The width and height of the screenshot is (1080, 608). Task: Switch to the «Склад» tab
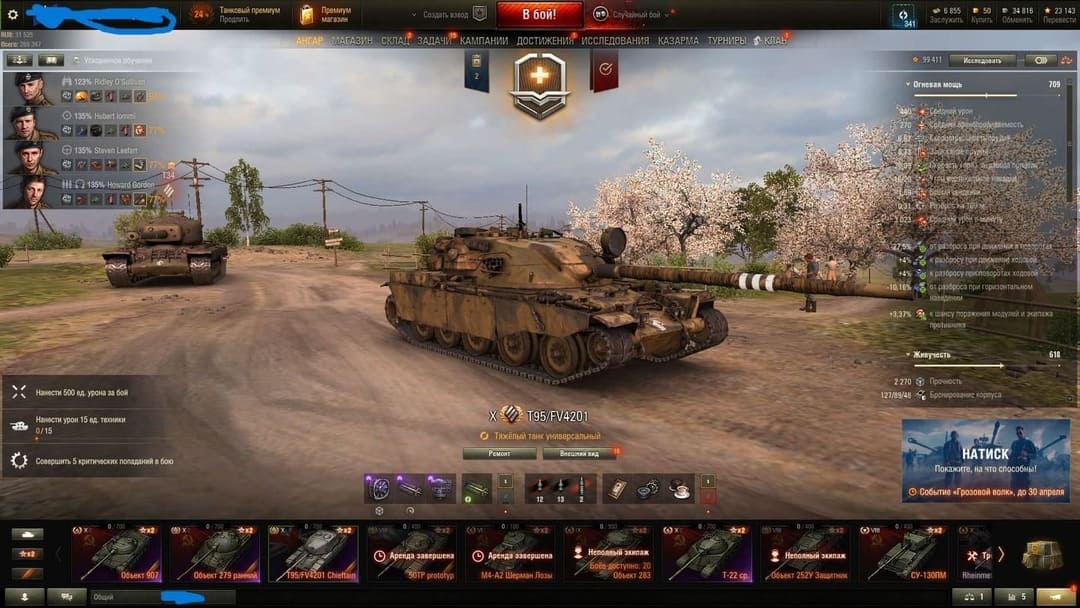[x=395, y=41]
